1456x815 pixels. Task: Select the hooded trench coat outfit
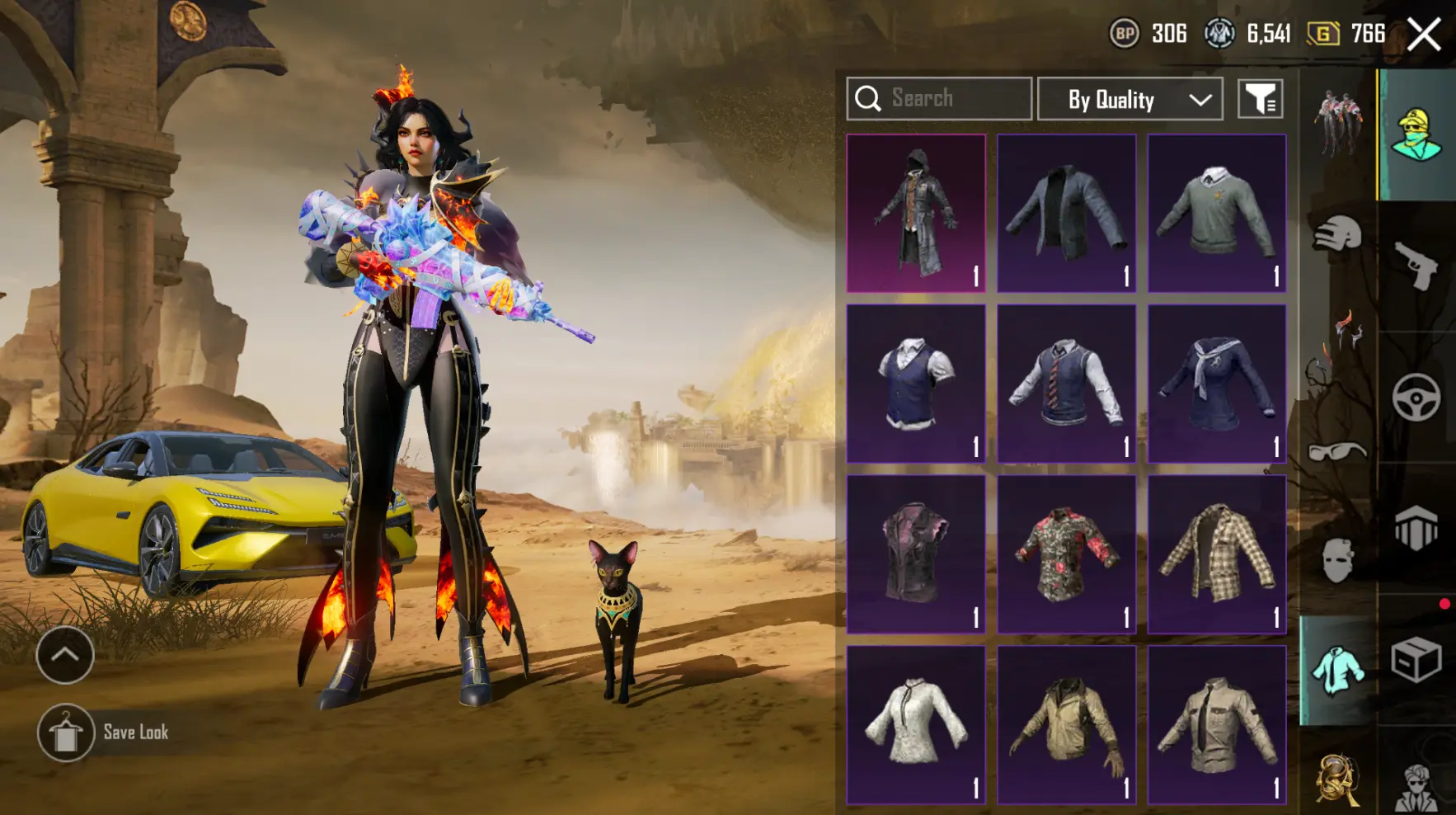(x=916, y=213)
